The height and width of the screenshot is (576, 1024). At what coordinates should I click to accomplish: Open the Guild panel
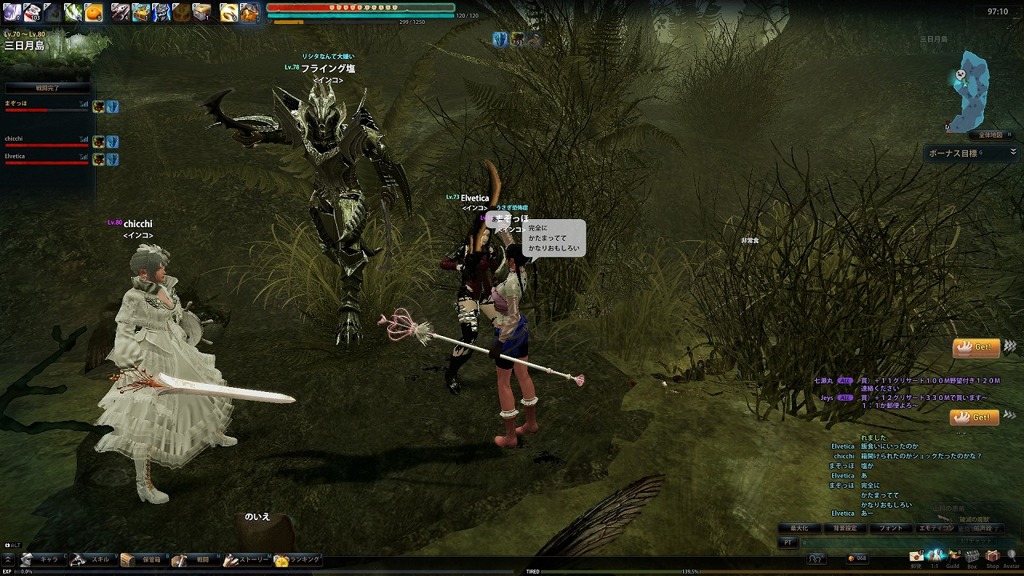[x=953, y=557]
